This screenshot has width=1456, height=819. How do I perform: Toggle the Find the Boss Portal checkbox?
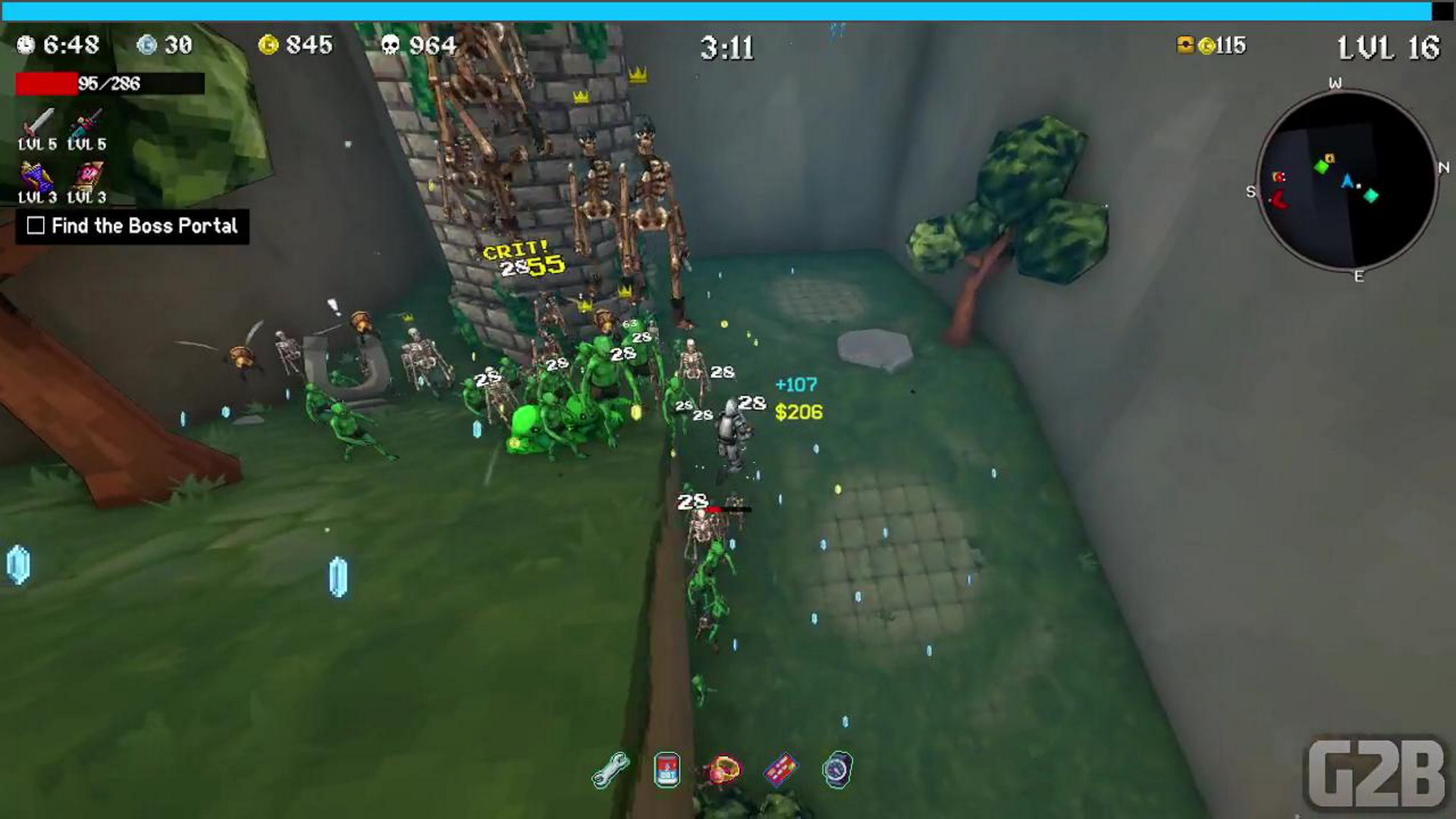pyautogui.click(x=36, y=226)
